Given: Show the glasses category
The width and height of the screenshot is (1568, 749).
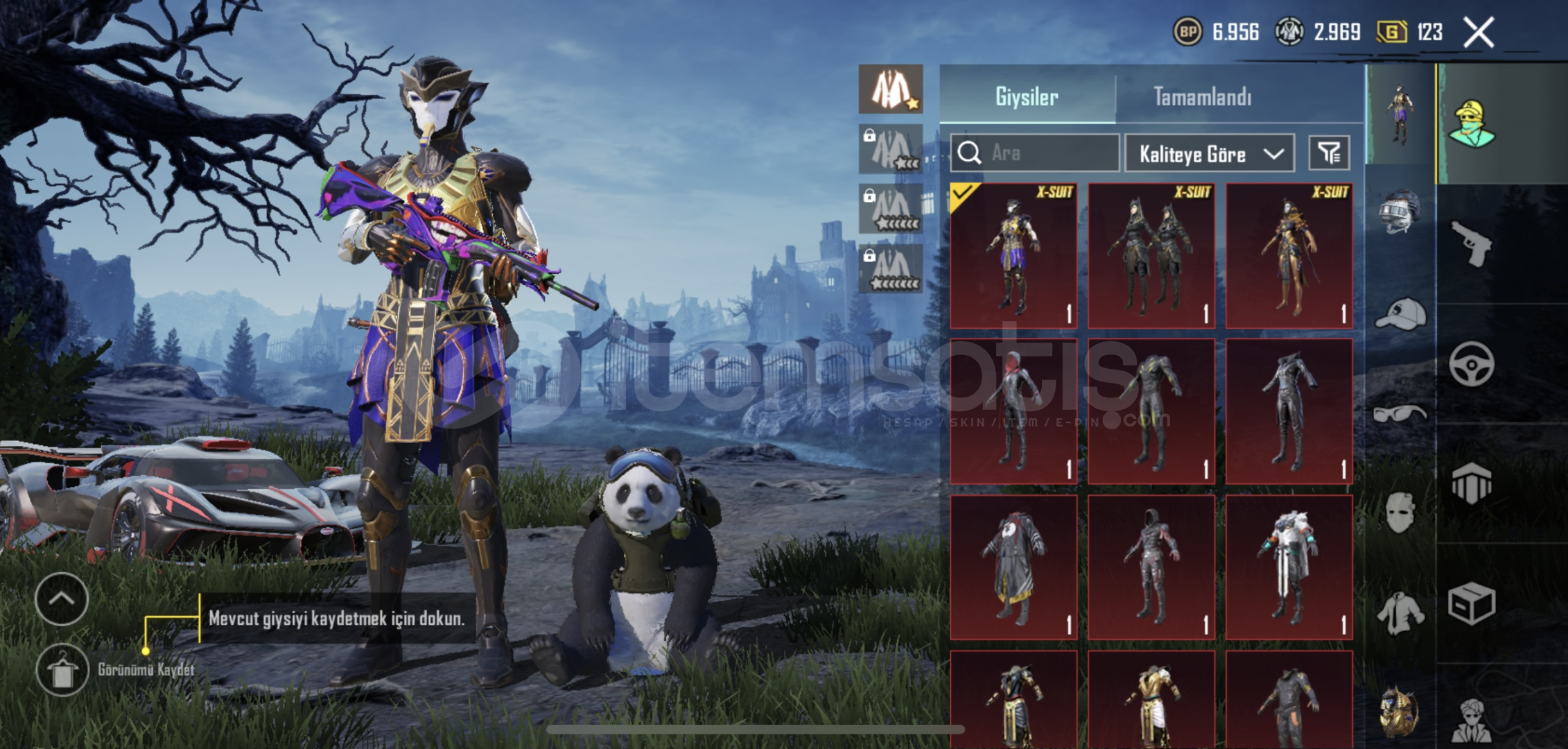Looking at the screenshot, I should click(x=1400, y=414).
